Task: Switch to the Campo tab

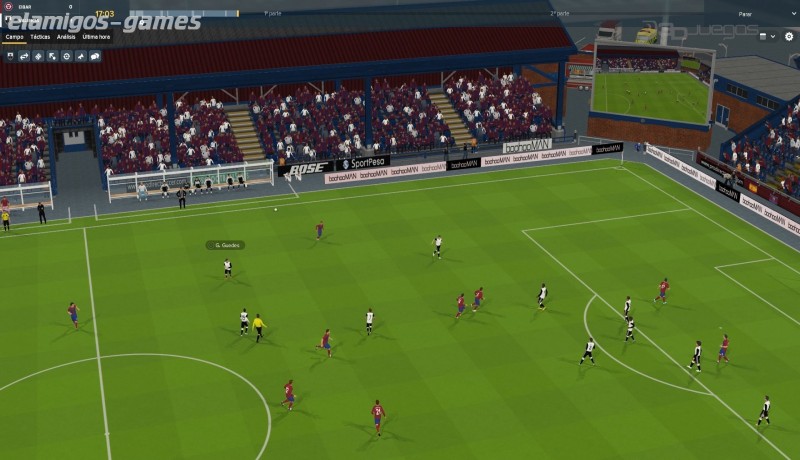Action: pos(14,36)
